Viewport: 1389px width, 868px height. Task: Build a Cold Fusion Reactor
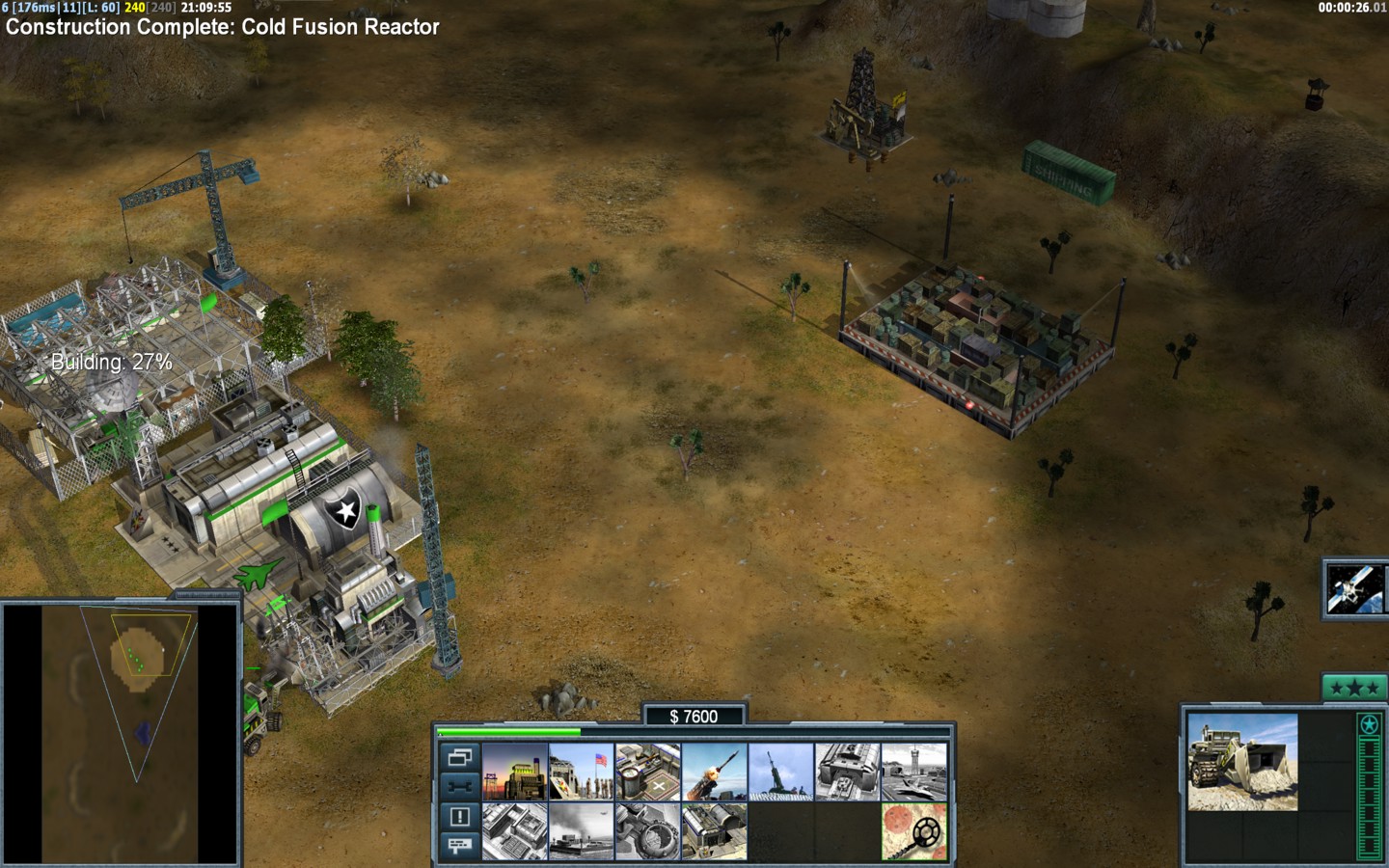click(x=515, y=772)
